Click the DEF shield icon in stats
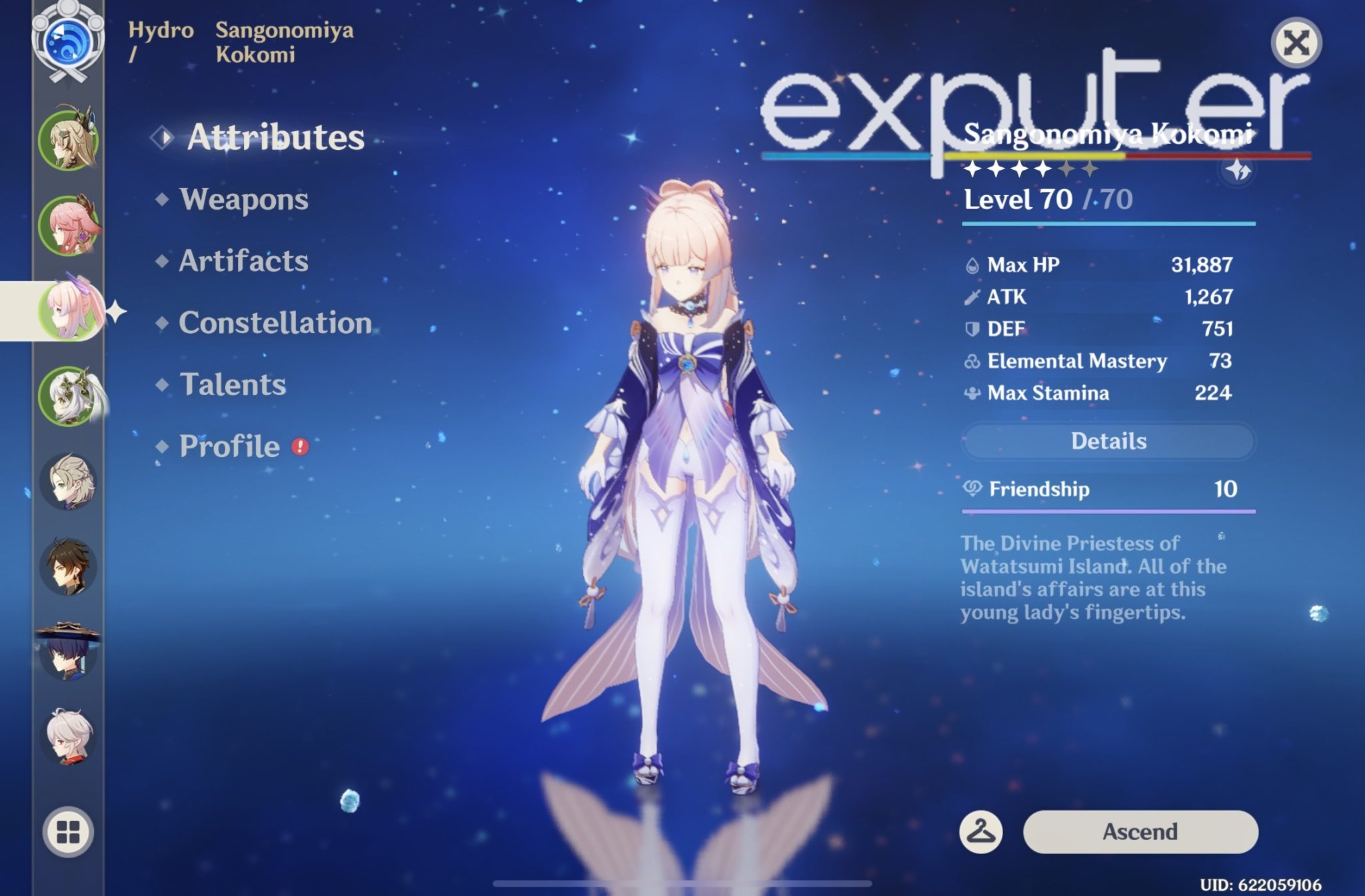1365x896 pixels. 972,328
